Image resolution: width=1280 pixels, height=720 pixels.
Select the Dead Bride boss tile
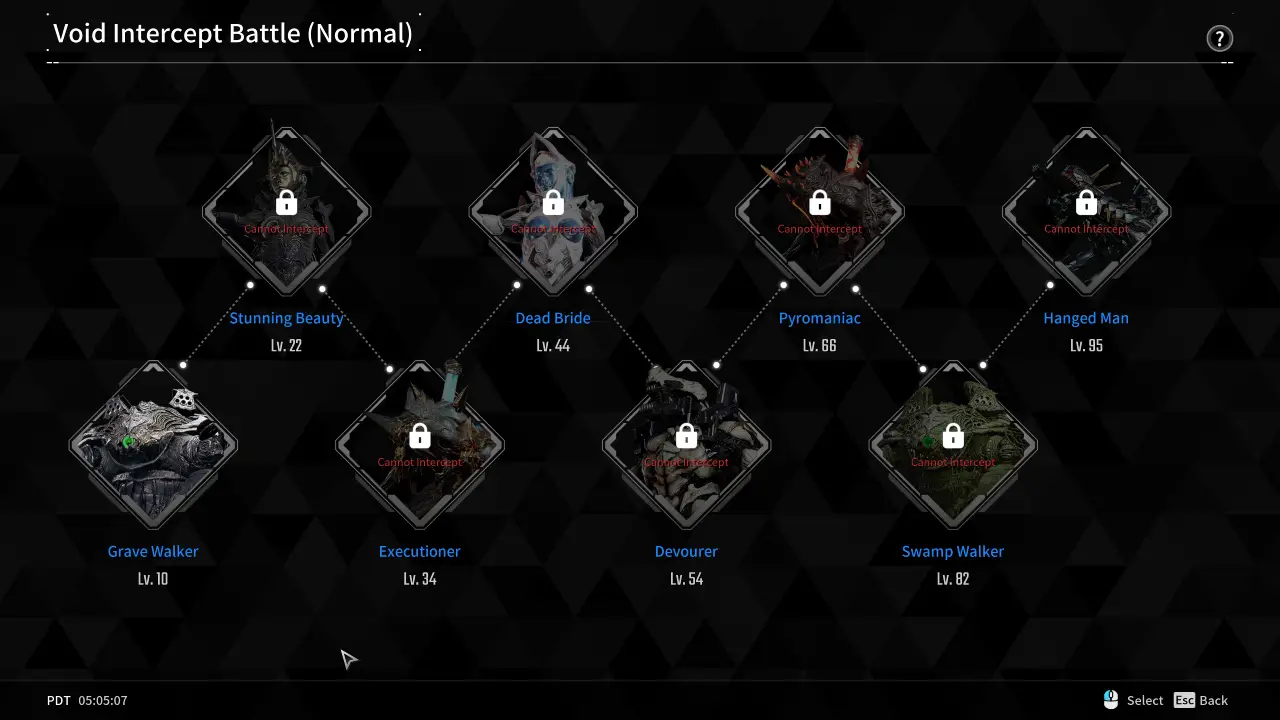(553, 212)
